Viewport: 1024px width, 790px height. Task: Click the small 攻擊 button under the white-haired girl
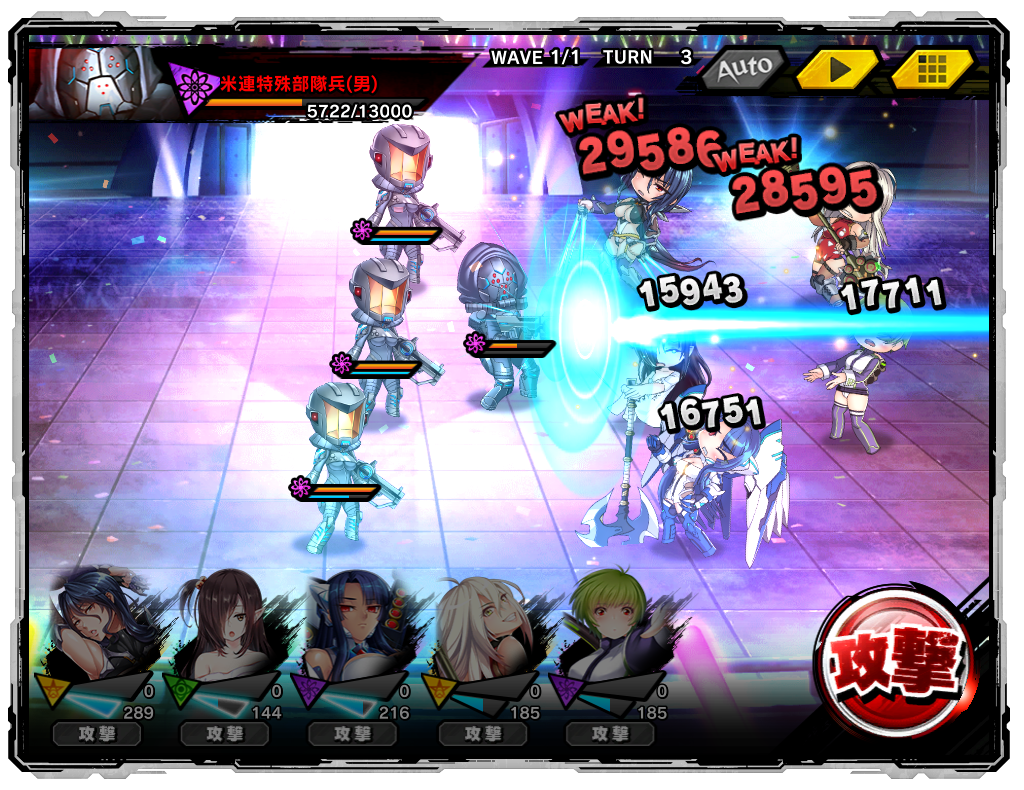point(483,734)
